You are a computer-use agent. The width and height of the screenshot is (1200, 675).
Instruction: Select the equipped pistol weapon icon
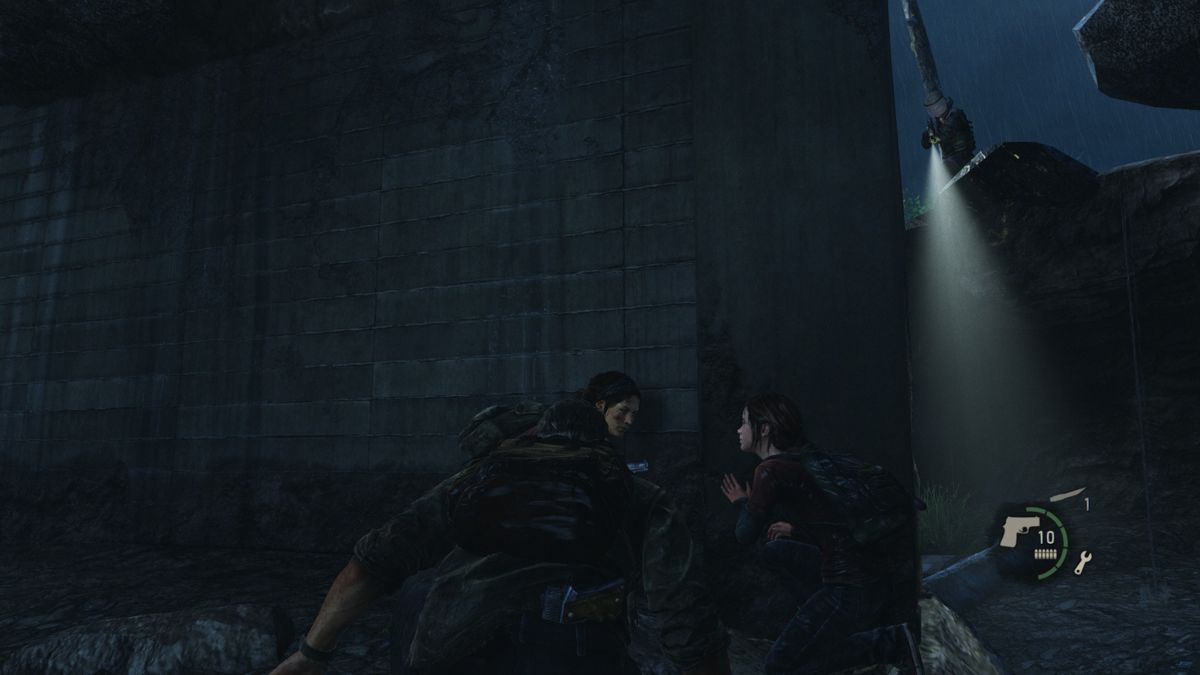(1016, 531)
